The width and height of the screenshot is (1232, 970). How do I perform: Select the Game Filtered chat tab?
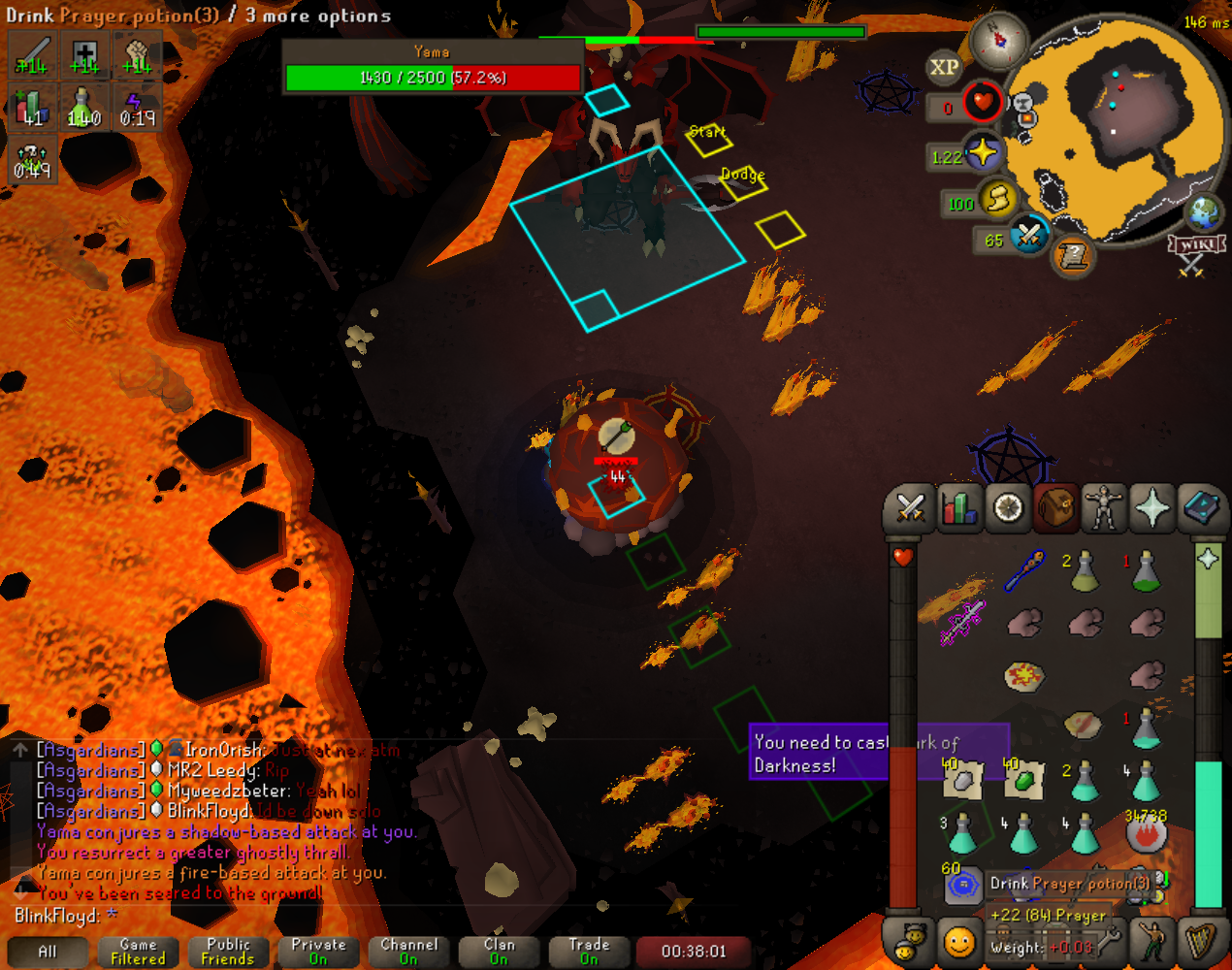pyautogui.click(x=138, y=952)
